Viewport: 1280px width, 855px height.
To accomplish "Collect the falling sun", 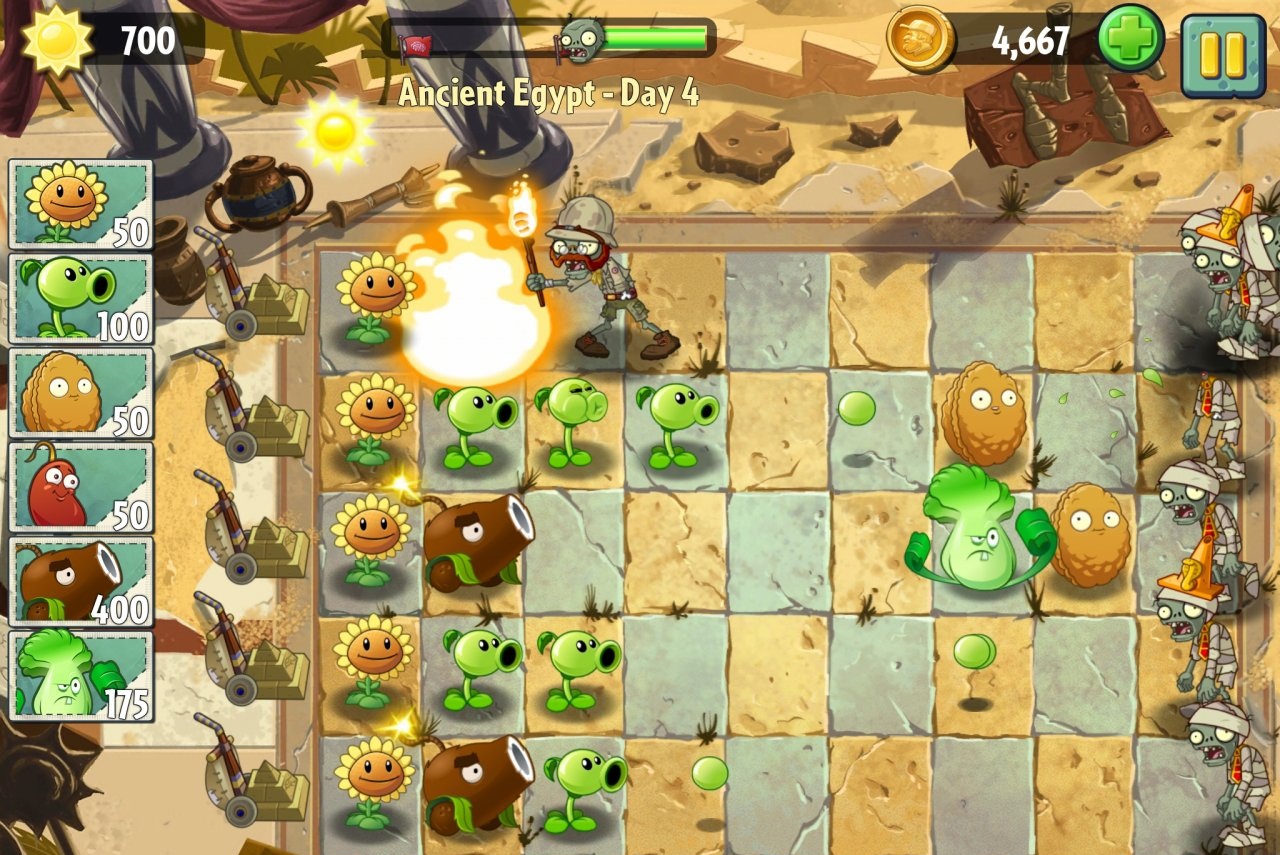I will pyautogui.click(x=335, y=130).
